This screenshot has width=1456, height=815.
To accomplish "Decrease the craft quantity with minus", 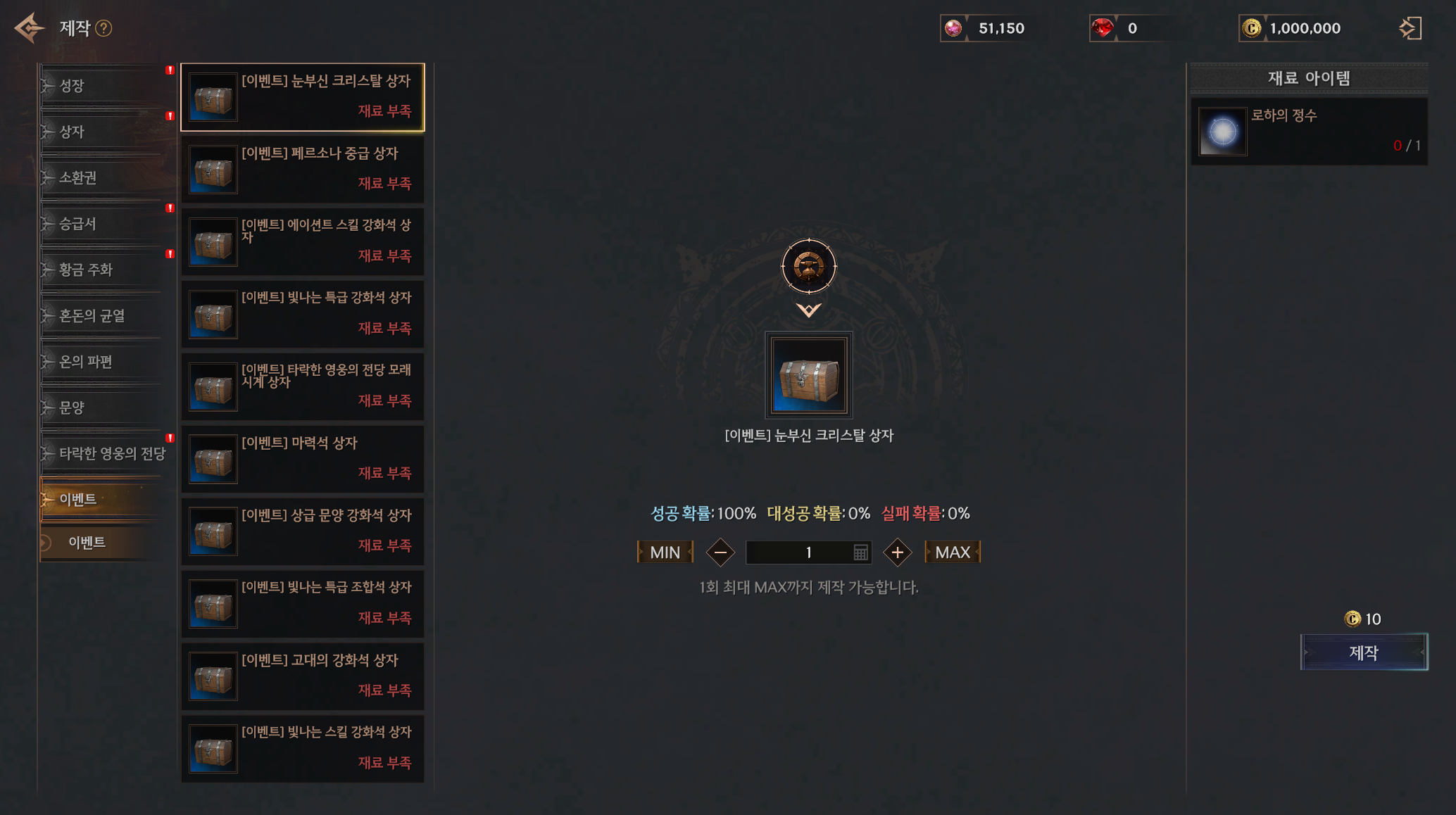I will point(720,552).
